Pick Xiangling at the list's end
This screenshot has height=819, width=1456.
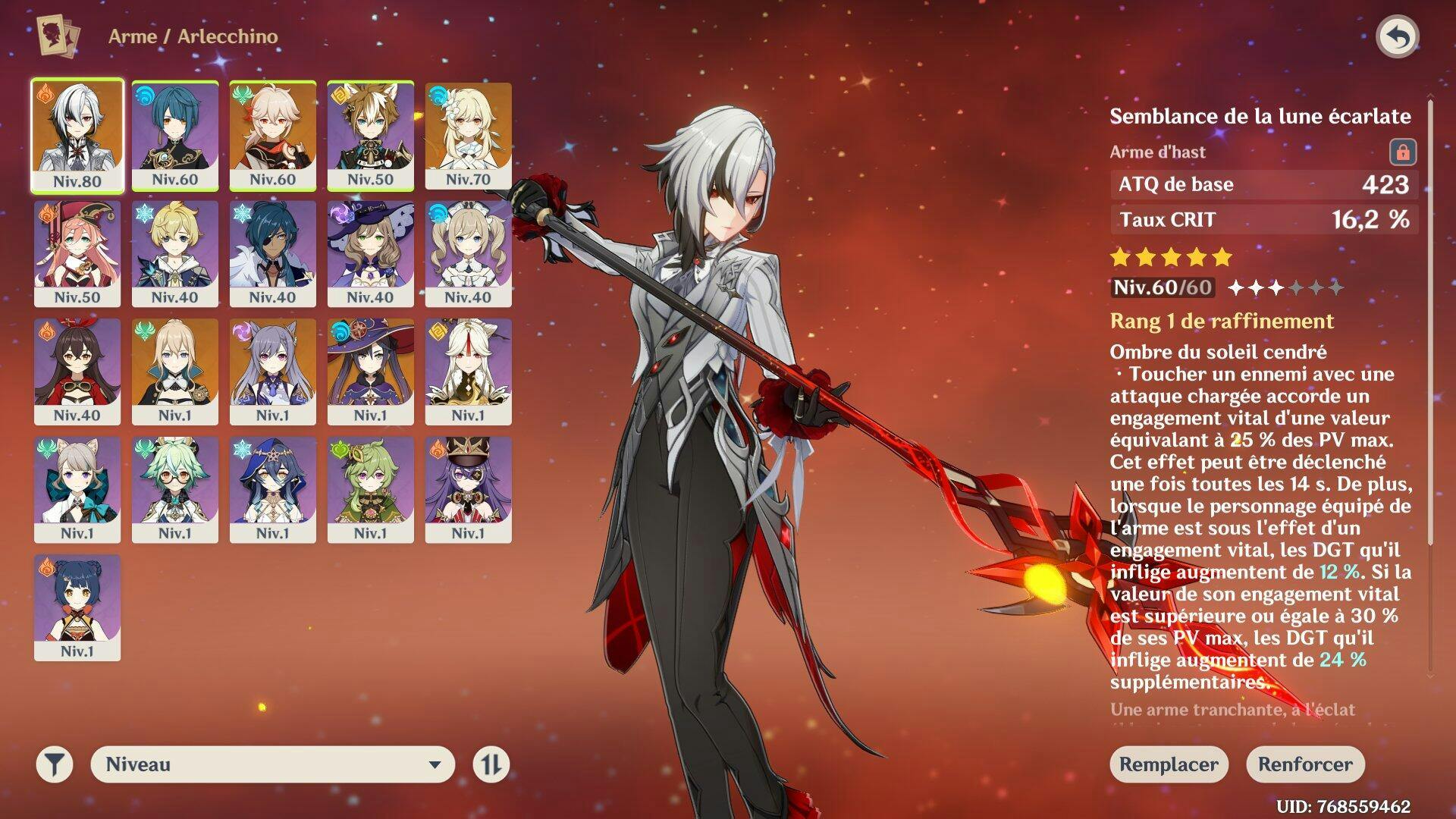coord(77,607)
